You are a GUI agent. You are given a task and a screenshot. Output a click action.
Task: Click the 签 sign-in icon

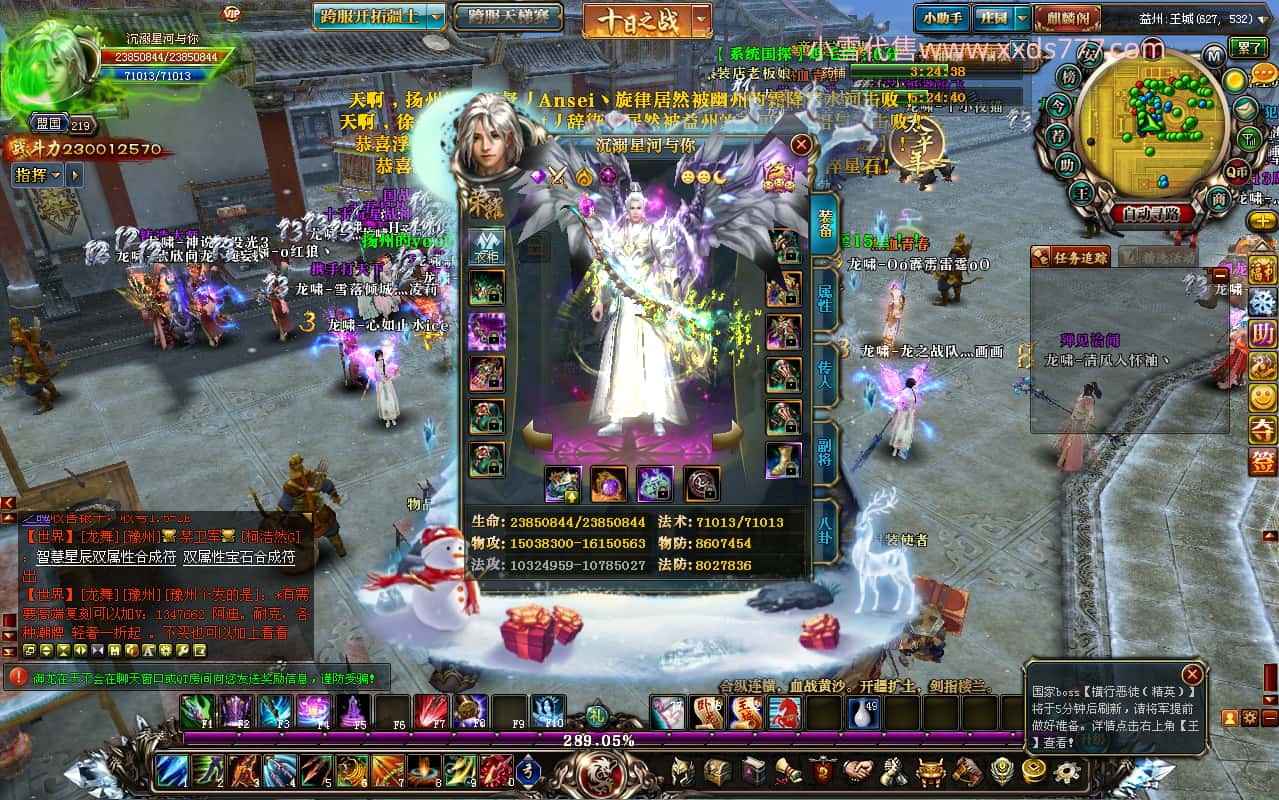tap(1262, 461)
